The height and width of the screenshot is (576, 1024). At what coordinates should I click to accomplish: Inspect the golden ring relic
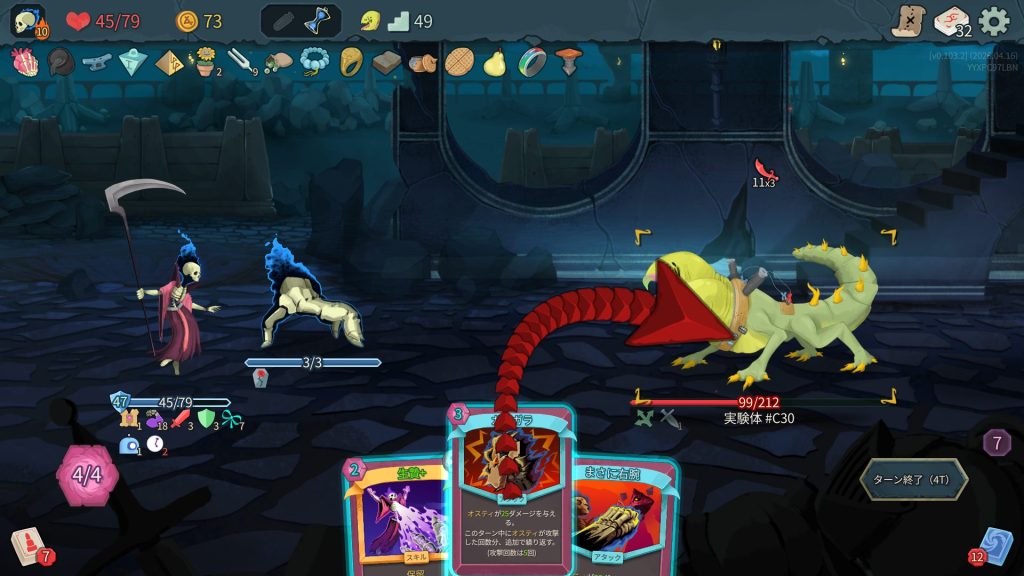(x=351, y=62)
